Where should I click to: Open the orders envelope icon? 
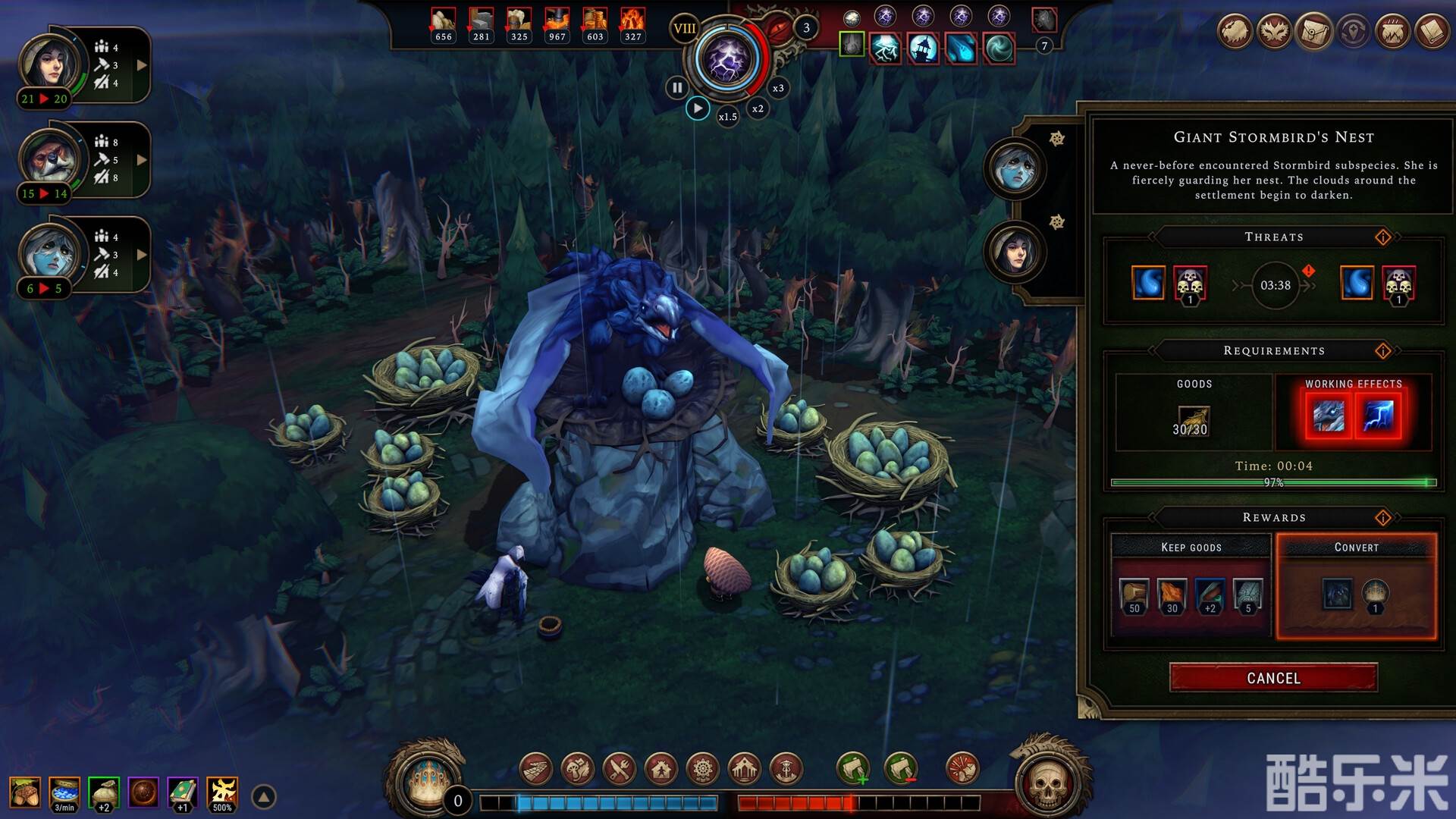click(1313, 32)
